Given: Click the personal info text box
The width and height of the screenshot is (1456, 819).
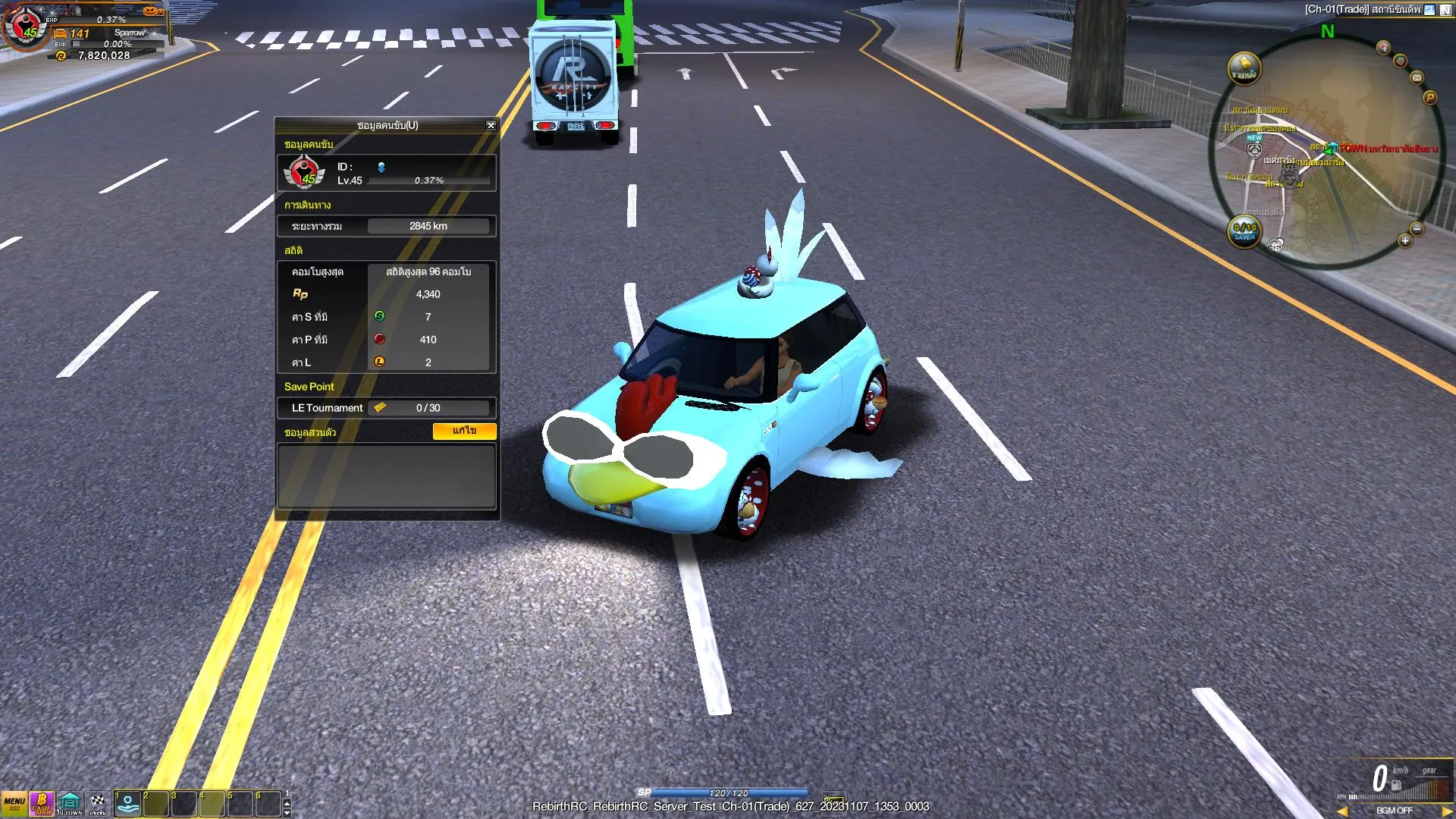Looking at the screenshot, I should (387, 476).
